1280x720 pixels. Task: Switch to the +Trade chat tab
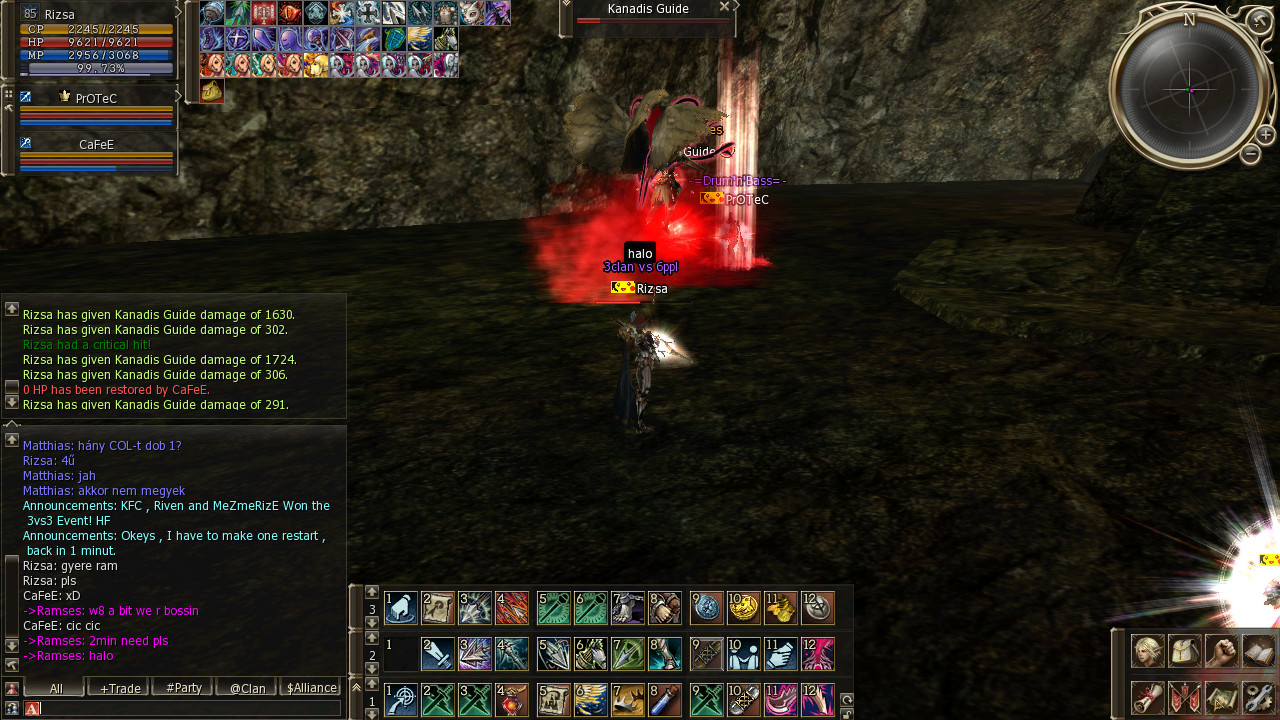(120, 688)
